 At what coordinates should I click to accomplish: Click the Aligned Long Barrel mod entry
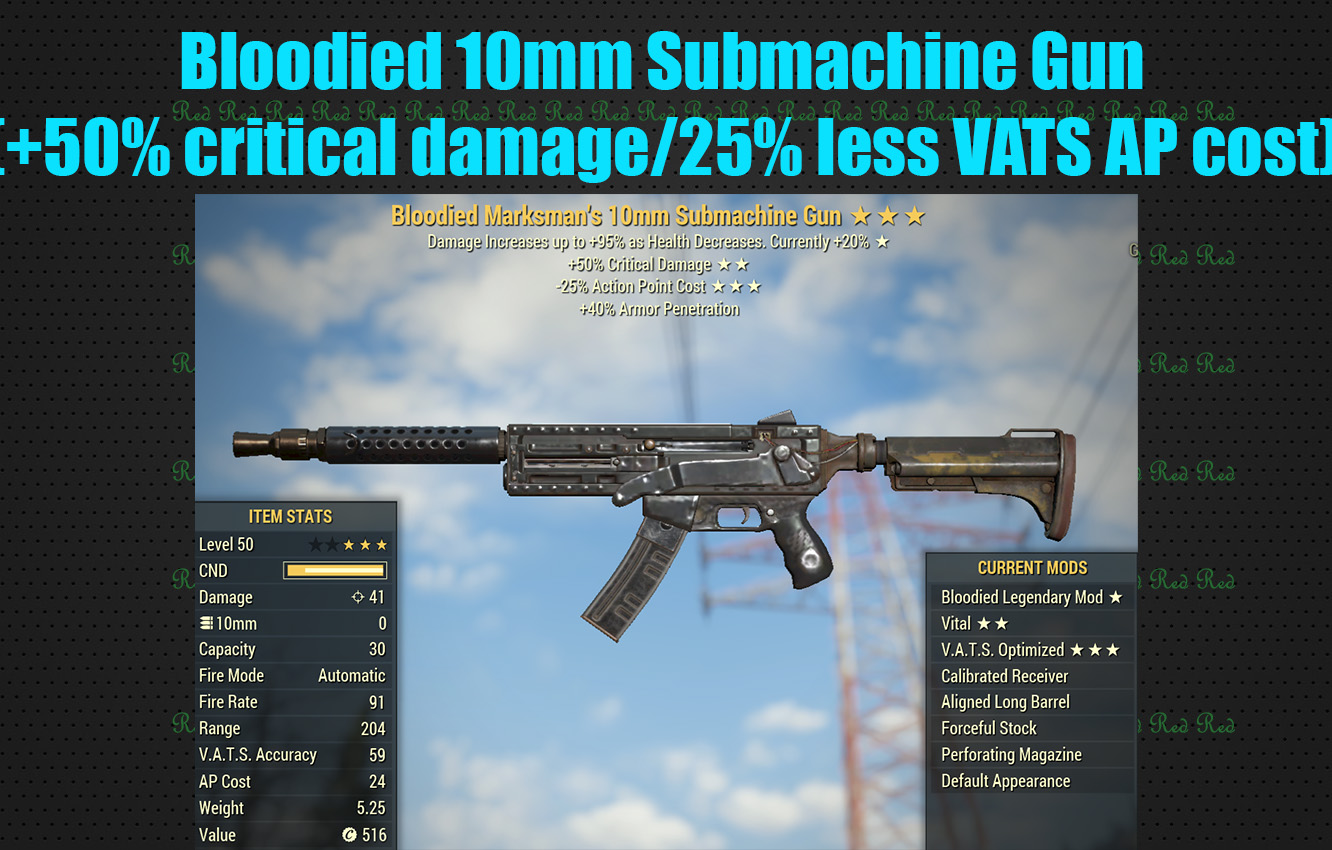[1003, 702]
